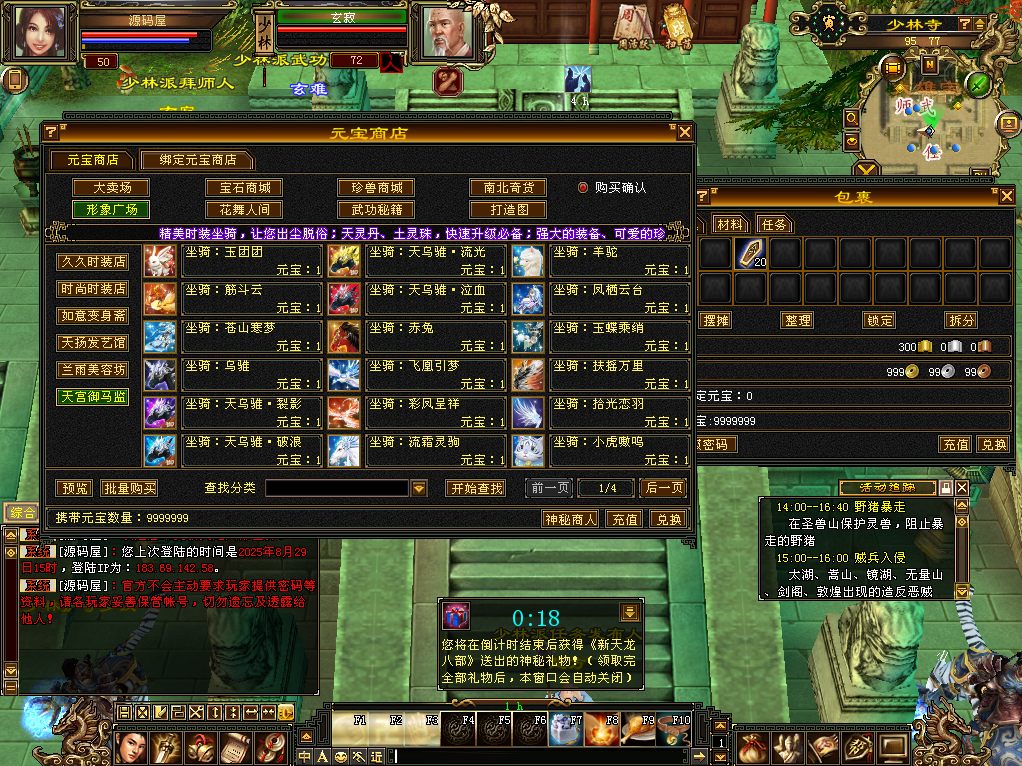Open the 宝石商城 category
Image resolution: width=1022 pixels, height=766 pixels.
[244, 188]
